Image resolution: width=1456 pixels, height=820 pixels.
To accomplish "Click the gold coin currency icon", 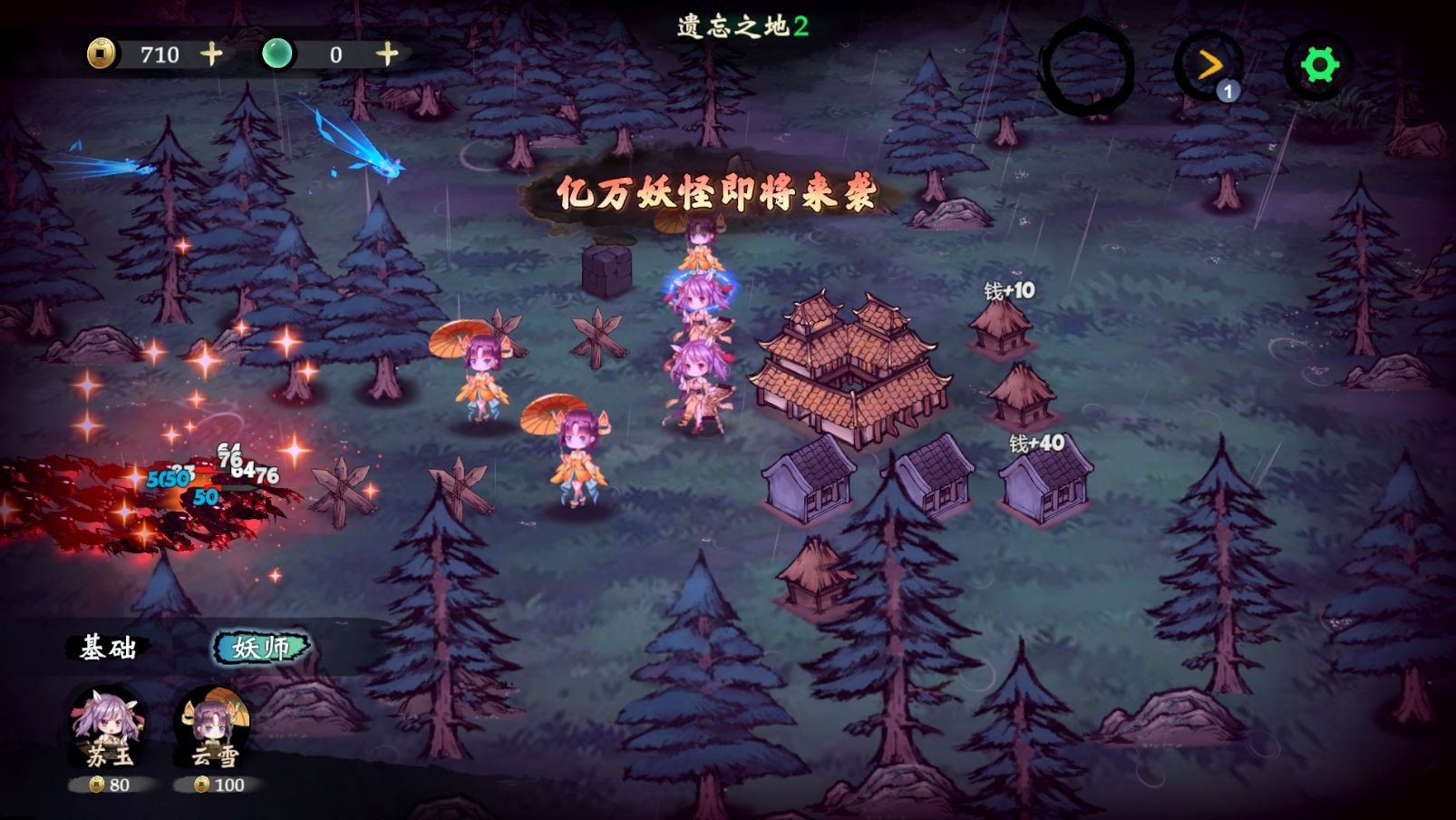I will click(x=102, y=54).
